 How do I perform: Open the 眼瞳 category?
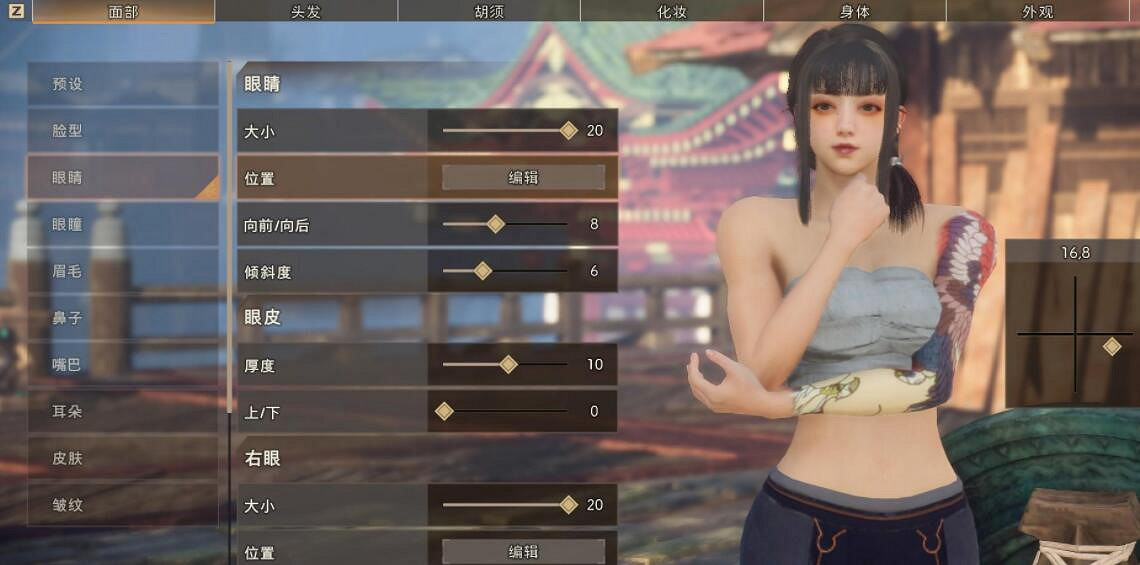[x=122, y=225]
